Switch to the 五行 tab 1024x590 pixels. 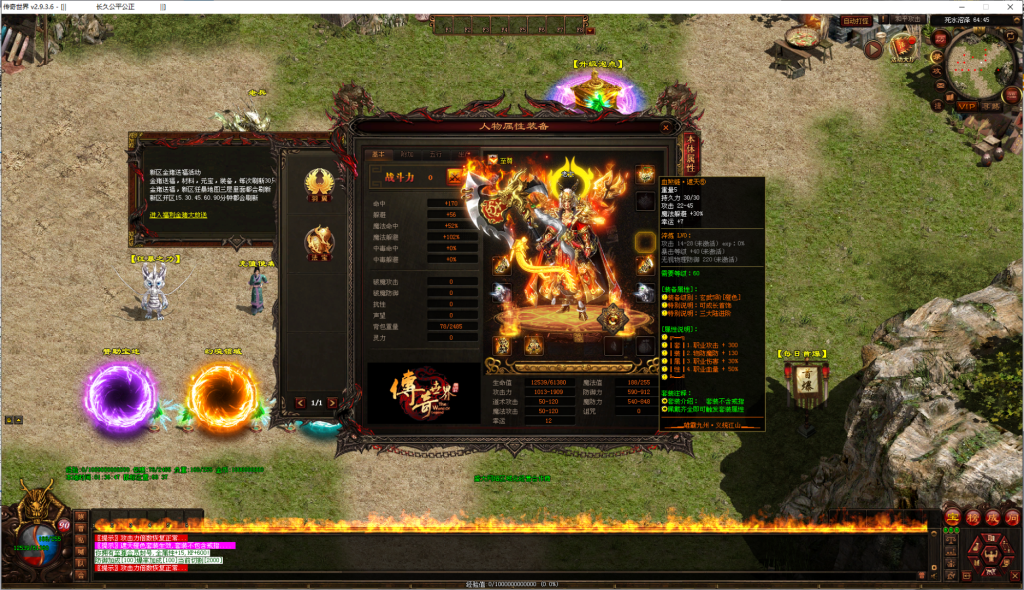click(436, 155)
